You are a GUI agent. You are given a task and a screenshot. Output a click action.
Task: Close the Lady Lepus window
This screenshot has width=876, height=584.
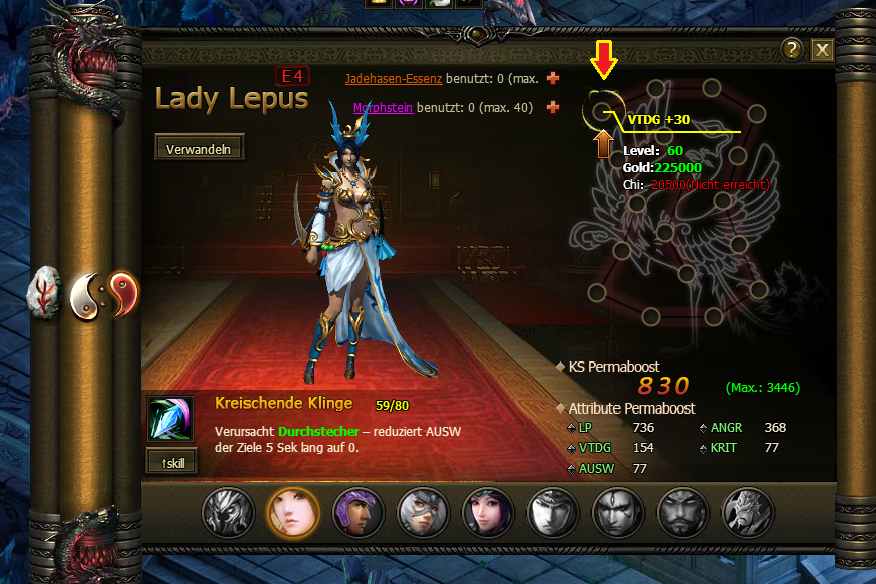tap(823, 50)
